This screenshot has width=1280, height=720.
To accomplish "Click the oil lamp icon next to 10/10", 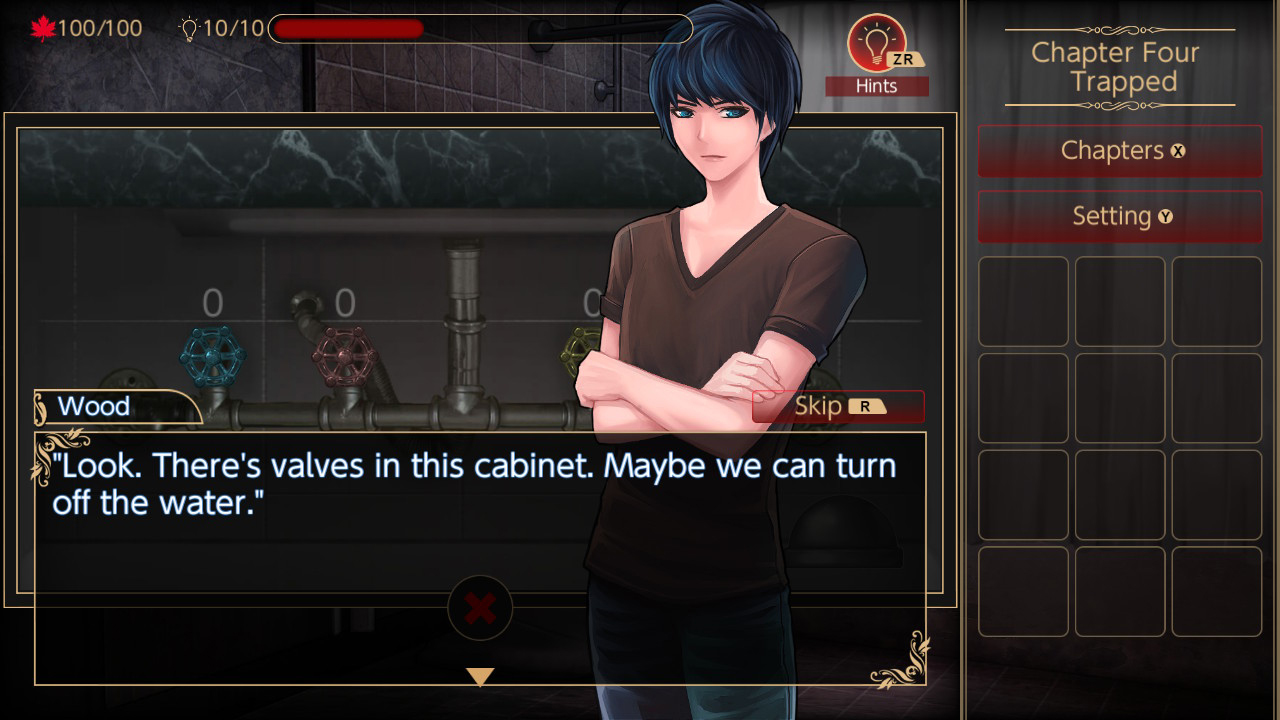I will point(190,27).
